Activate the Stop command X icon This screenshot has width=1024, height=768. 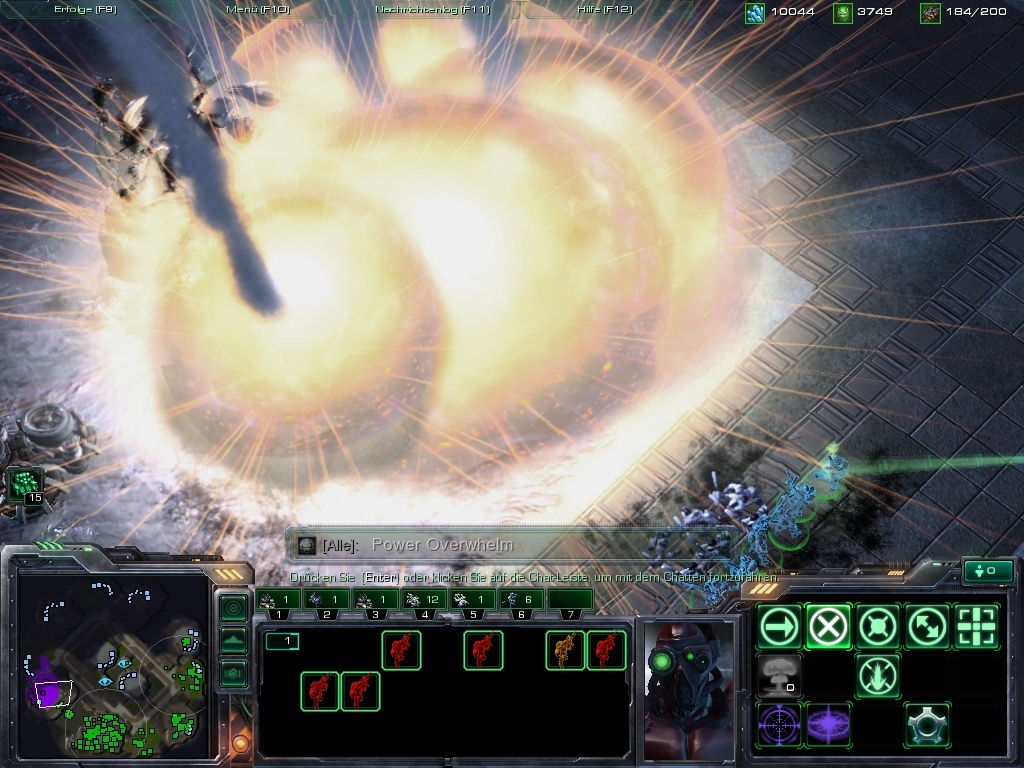(x=829, y=627)
